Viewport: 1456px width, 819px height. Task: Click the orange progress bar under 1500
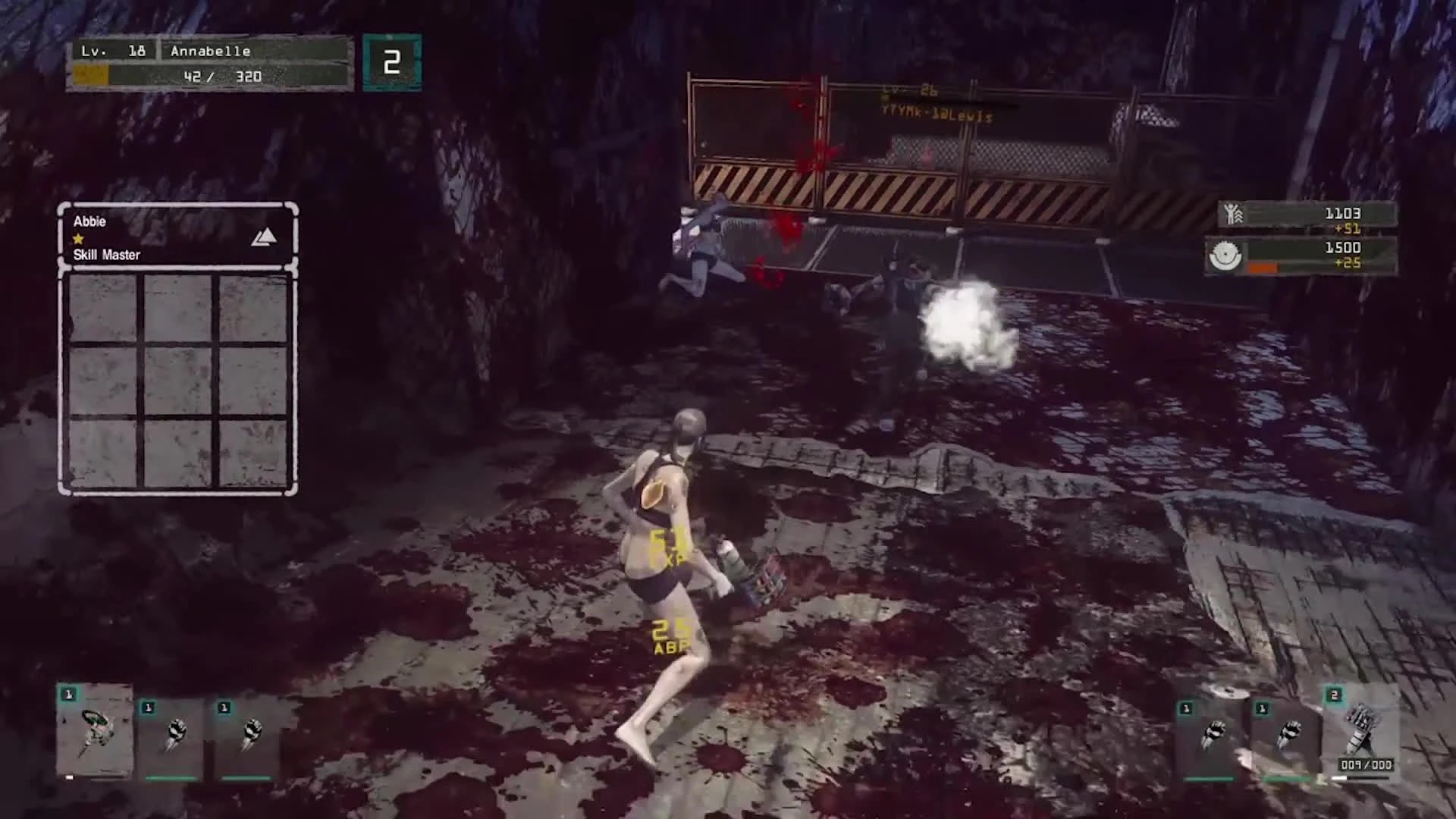coord(1265,267)
